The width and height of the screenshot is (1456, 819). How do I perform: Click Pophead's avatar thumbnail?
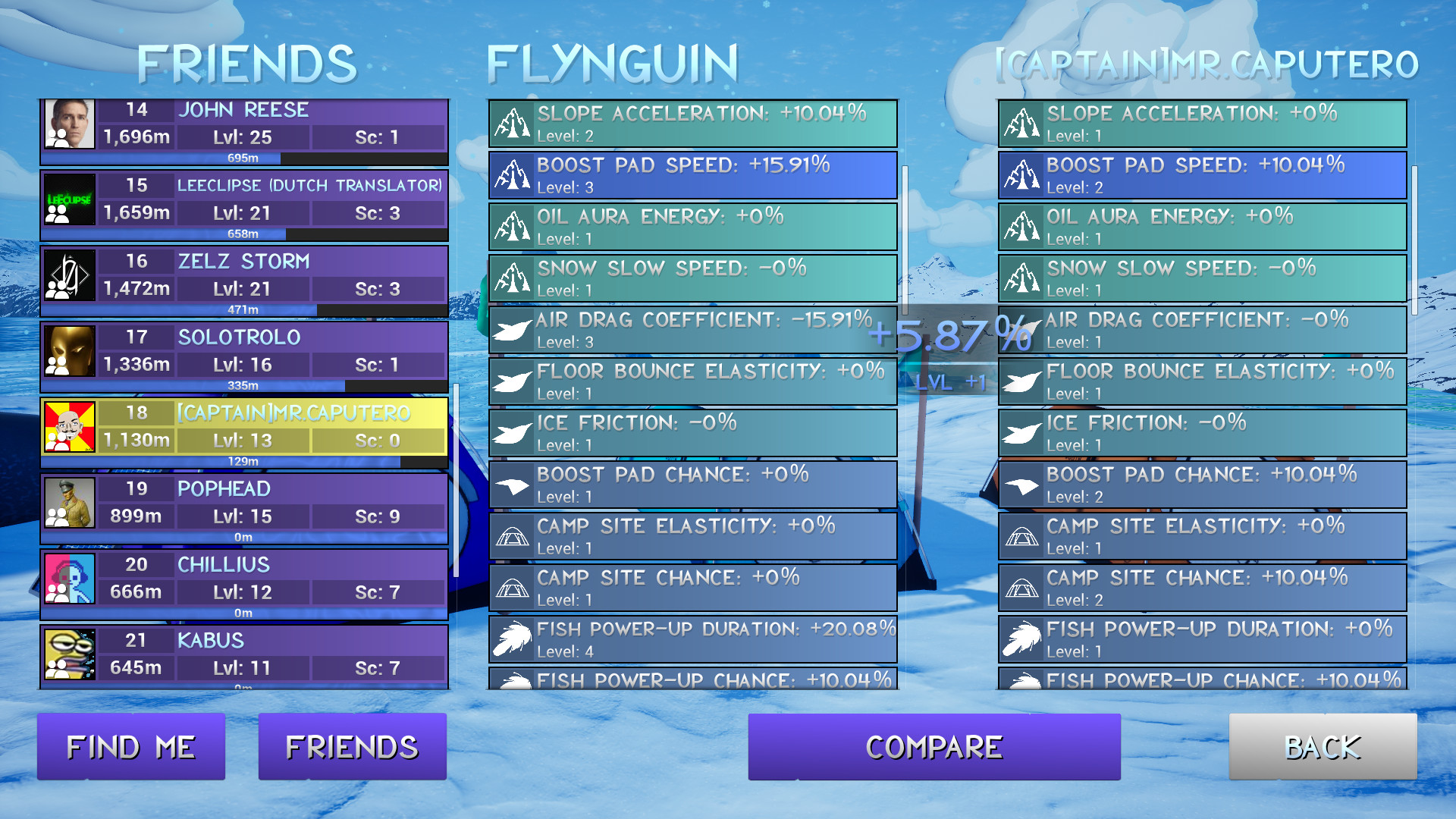(69, 504)
